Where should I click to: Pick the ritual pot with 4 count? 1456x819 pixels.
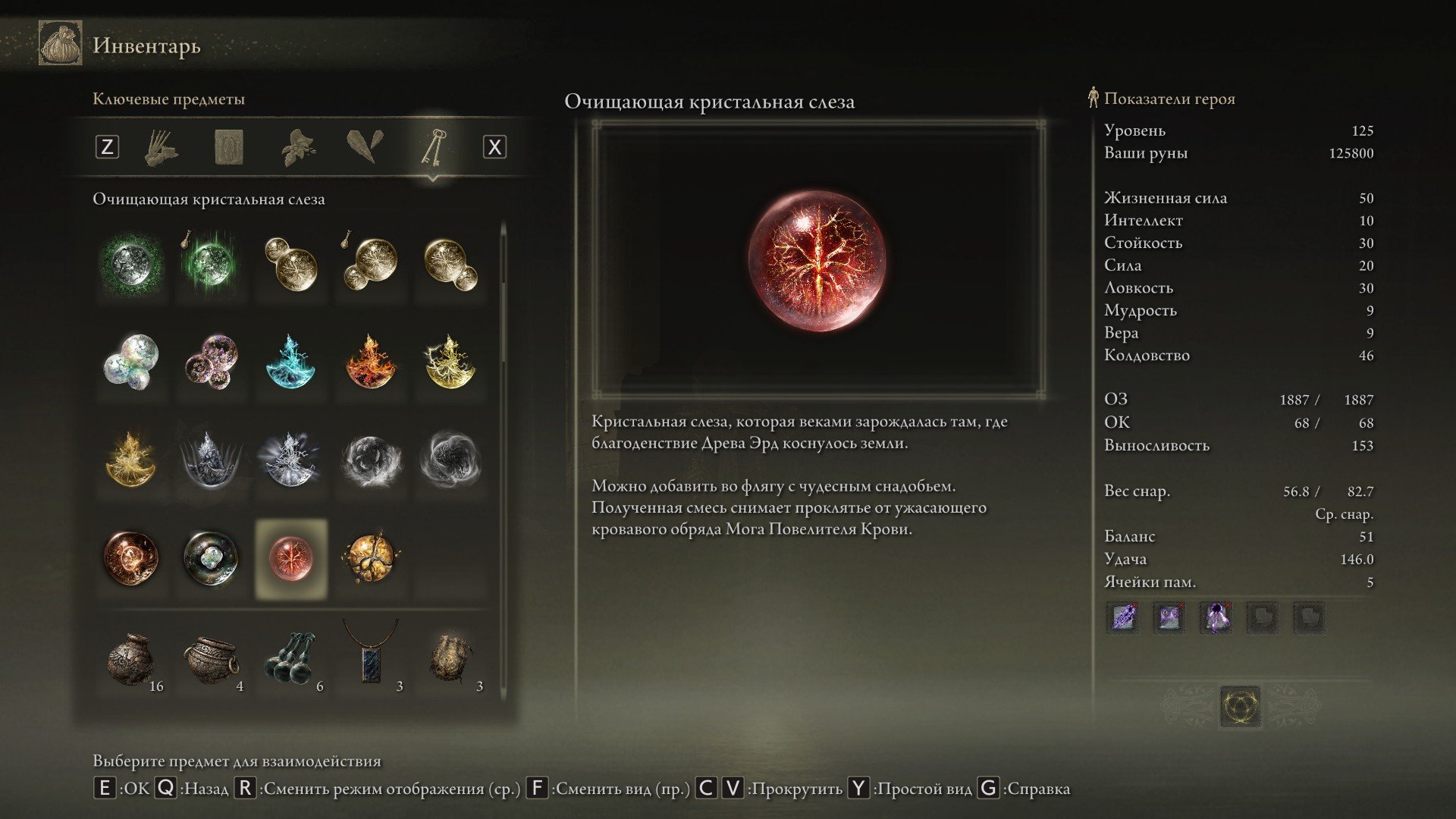212,660
